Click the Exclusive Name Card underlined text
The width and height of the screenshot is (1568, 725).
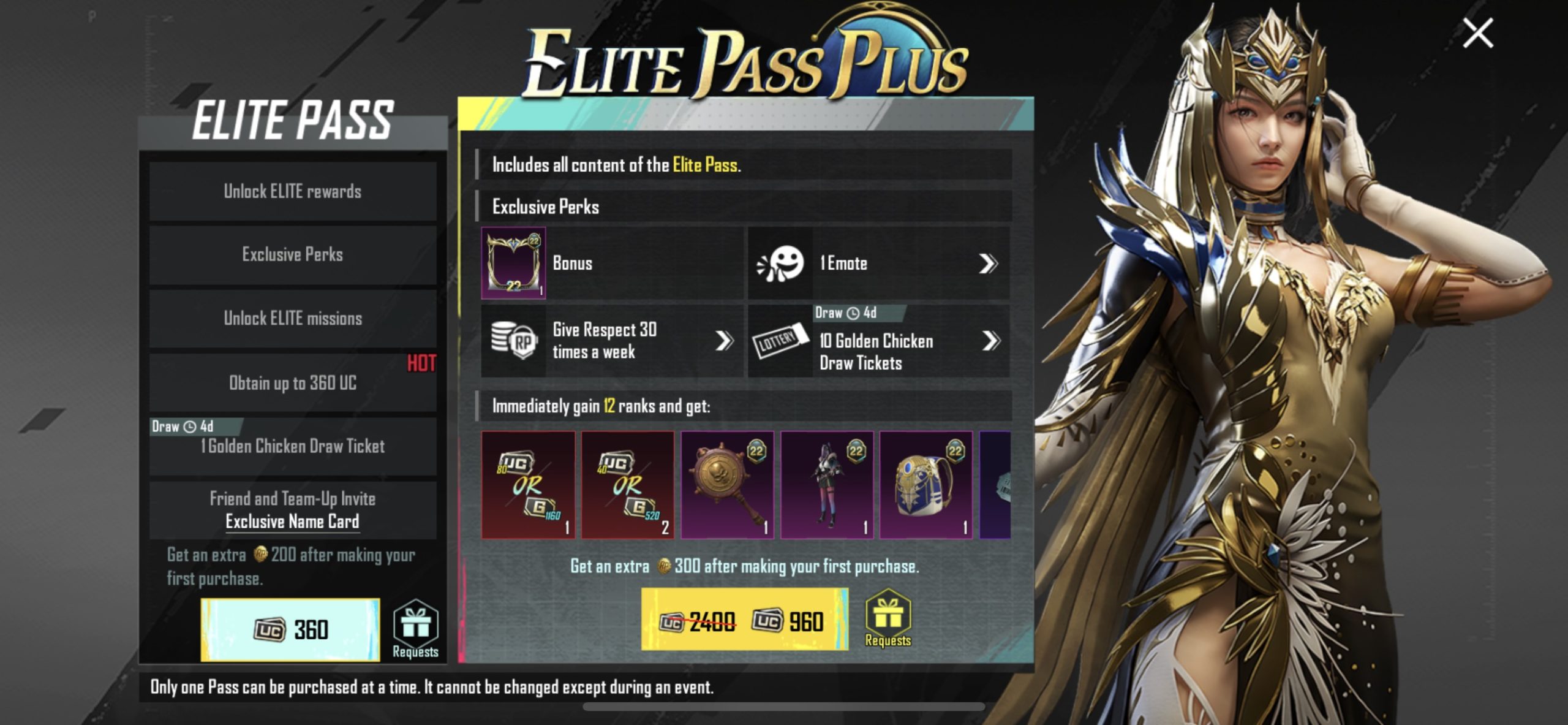[x=293, y=523]
